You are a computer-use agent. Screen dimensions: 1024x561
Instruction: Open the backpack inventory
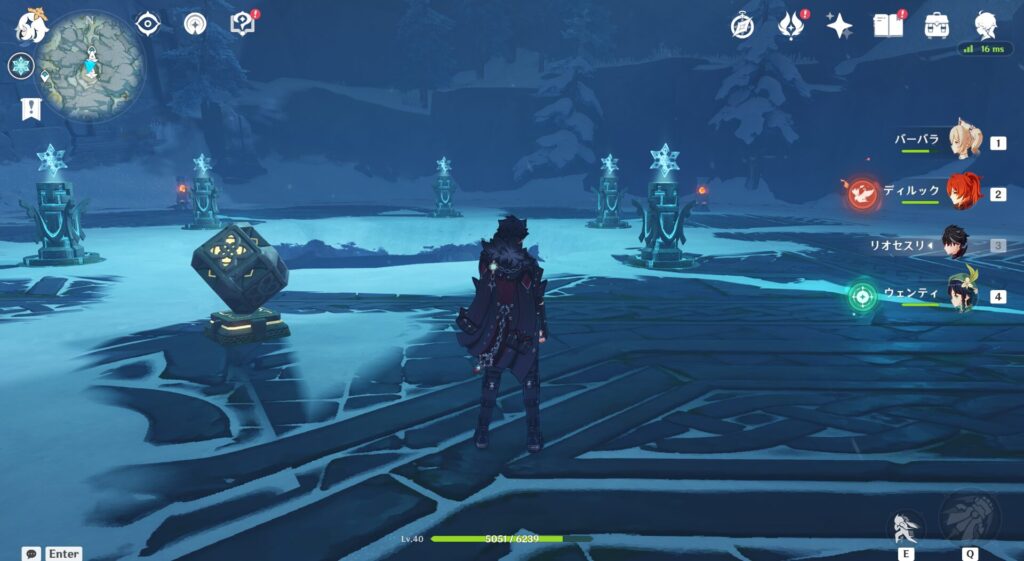[937, 26]
